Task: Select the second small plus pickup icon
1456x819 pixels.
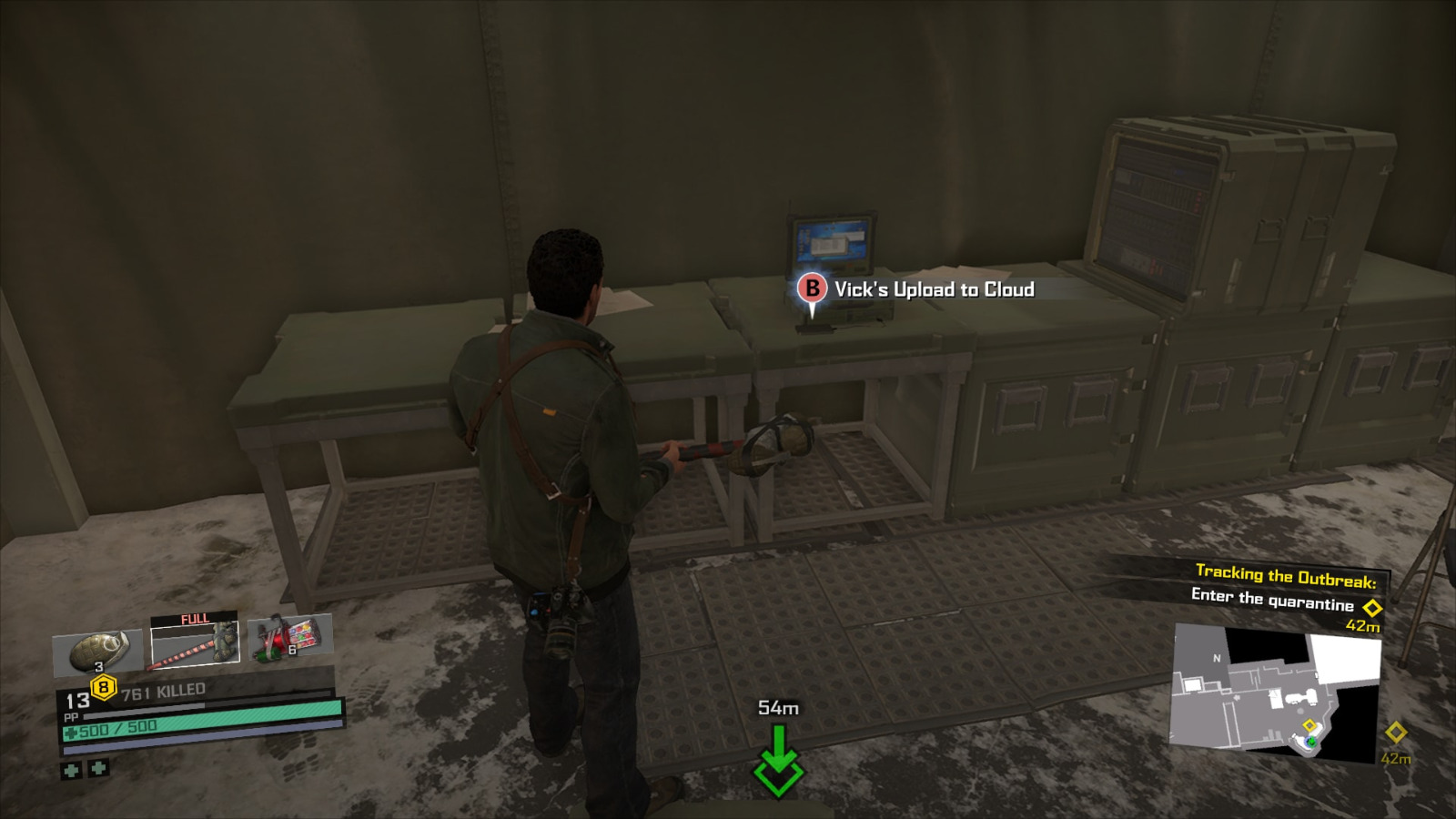Action: 97,769
